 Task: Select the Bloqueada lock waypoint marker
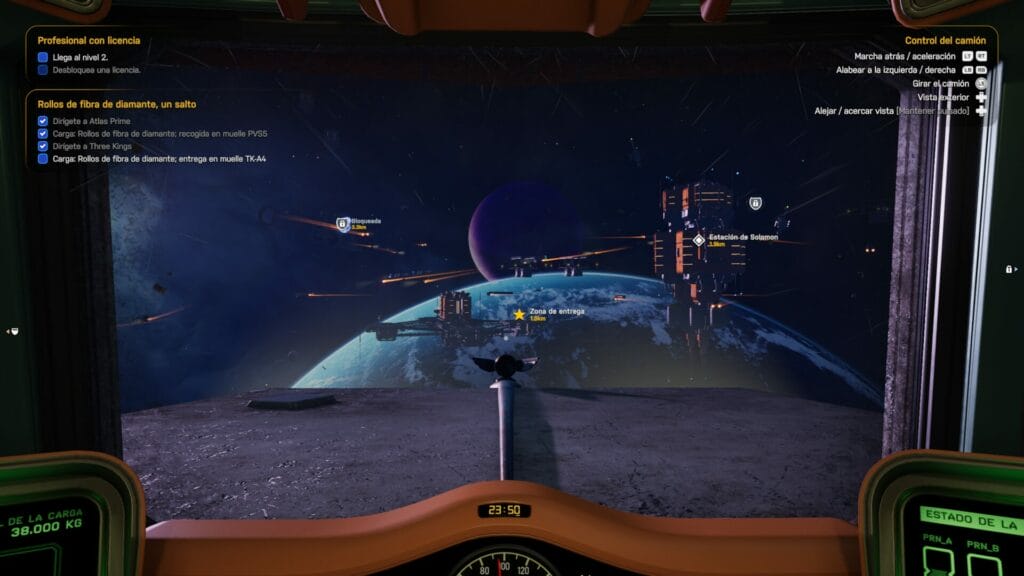coord(342,224)
